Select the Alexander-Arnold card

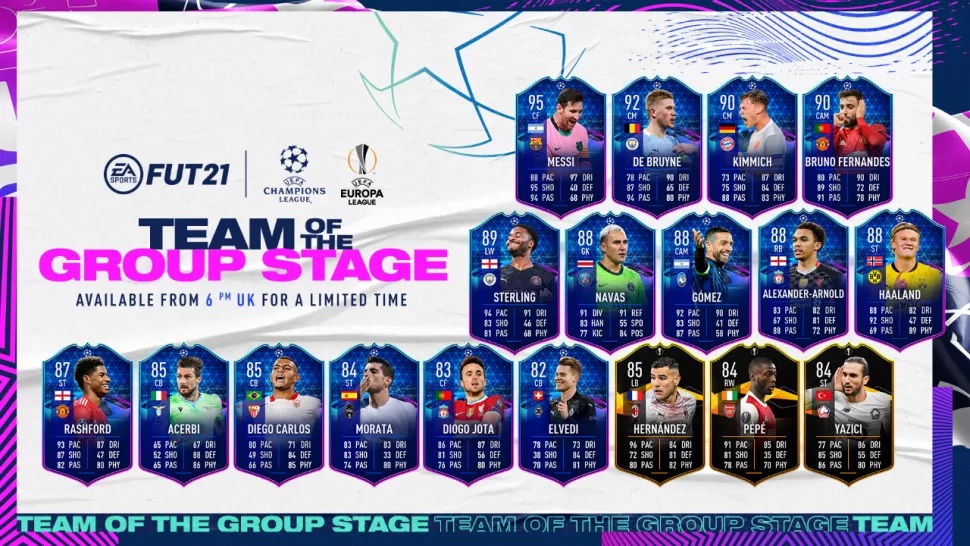tap(804, 277)
